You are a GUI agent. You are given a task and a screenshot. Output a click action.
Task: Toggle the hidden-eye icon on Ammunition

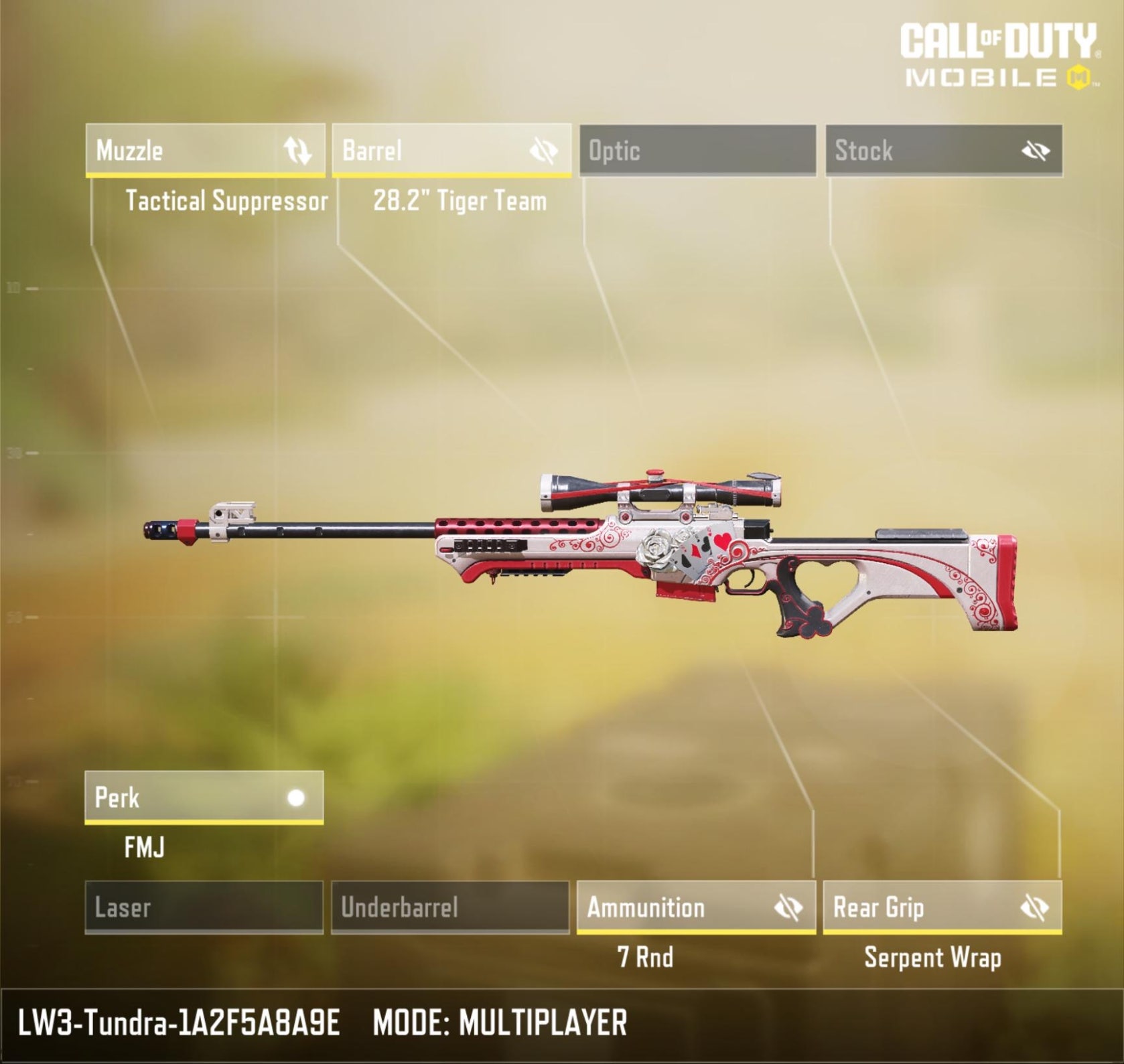coord(788,908)
